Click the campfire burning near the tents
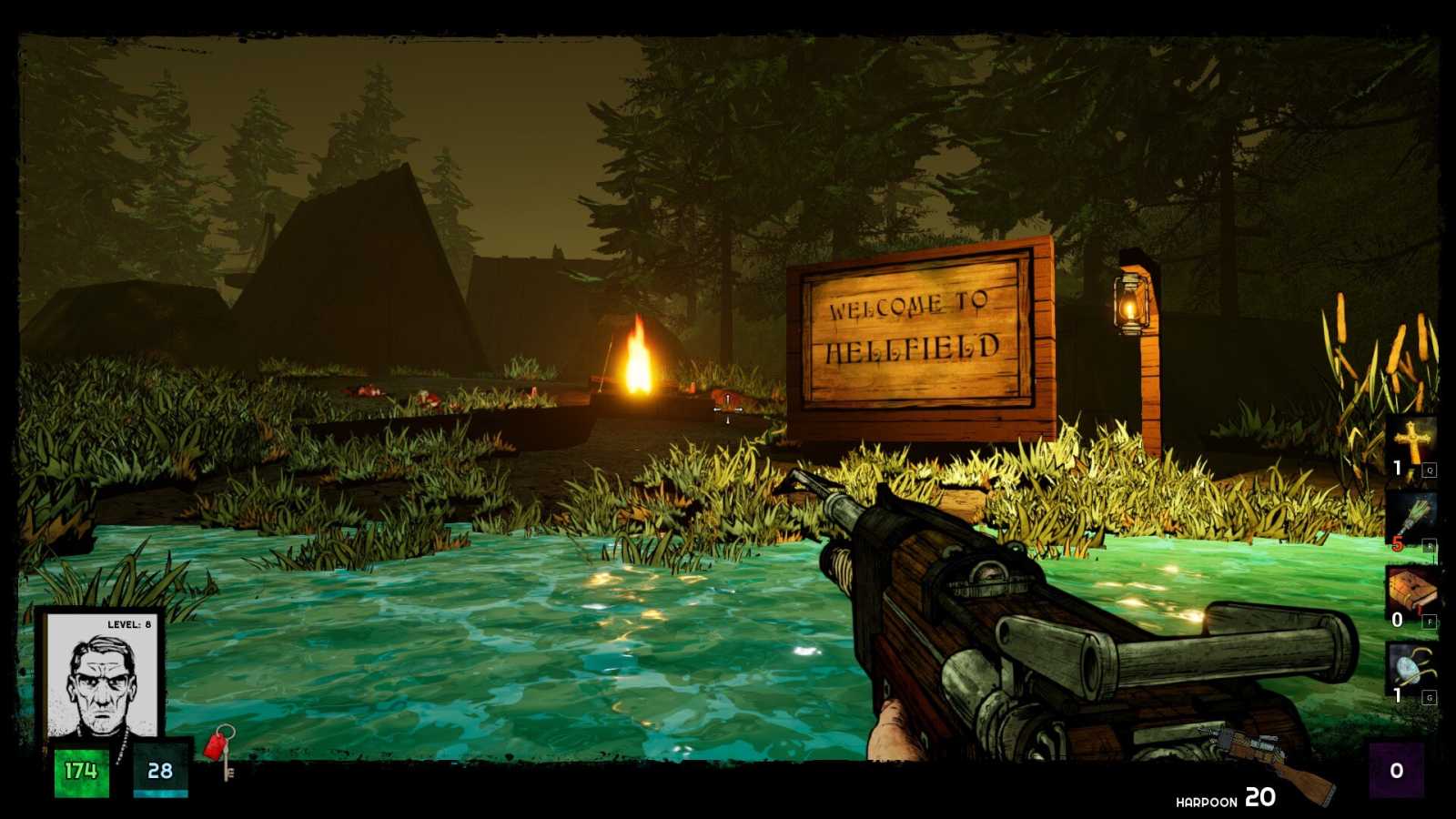The height and width of the screenshot is (819, 1456). coord(637,359)
